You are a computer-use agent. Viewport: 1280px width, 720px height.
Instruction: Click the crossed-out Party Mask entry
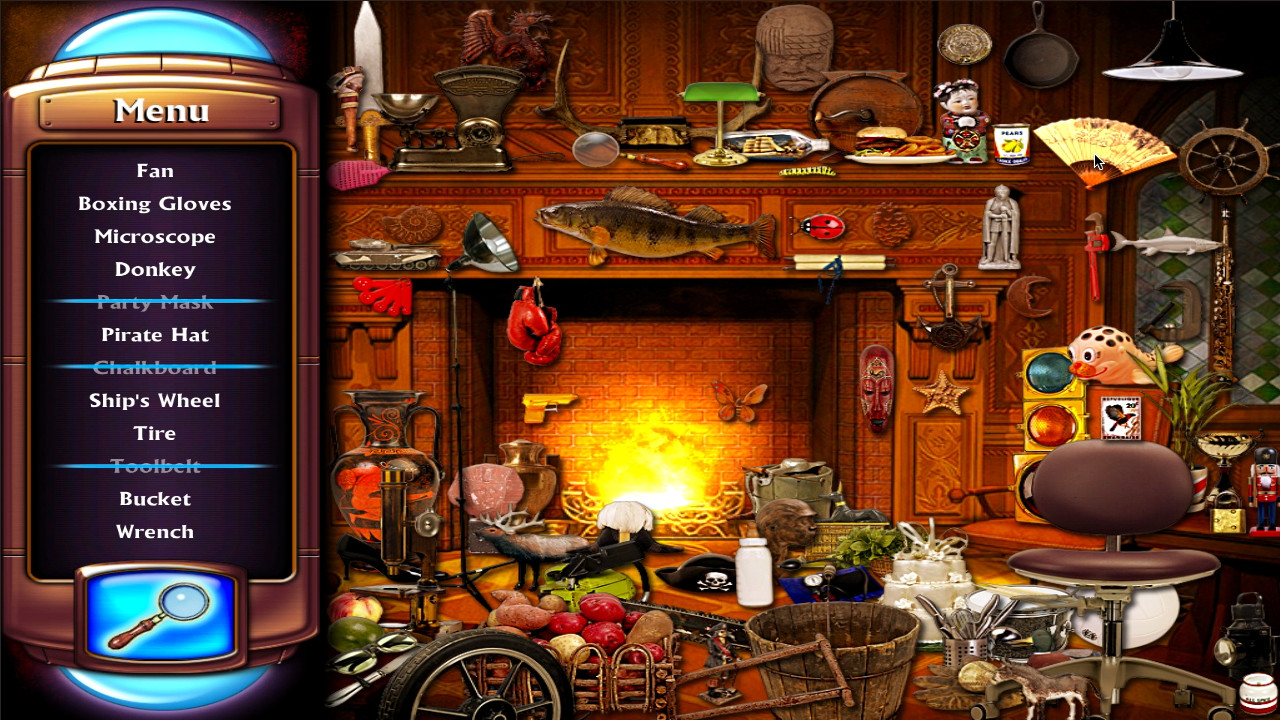click(x=156, y=301)
